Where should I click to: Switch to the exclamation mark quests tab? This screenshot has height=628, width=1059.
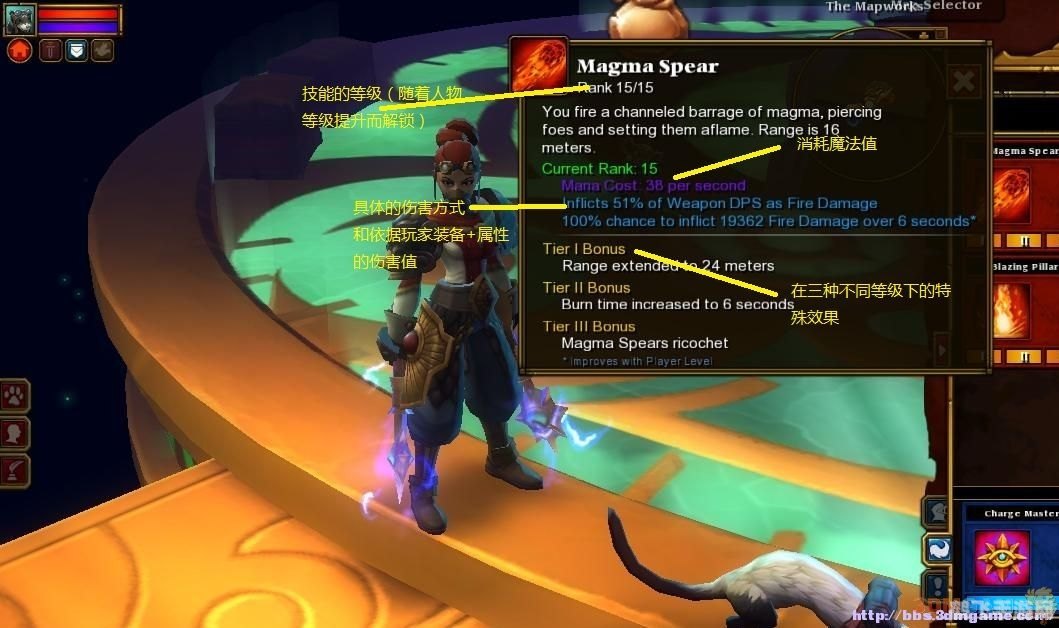pos(937,585)
